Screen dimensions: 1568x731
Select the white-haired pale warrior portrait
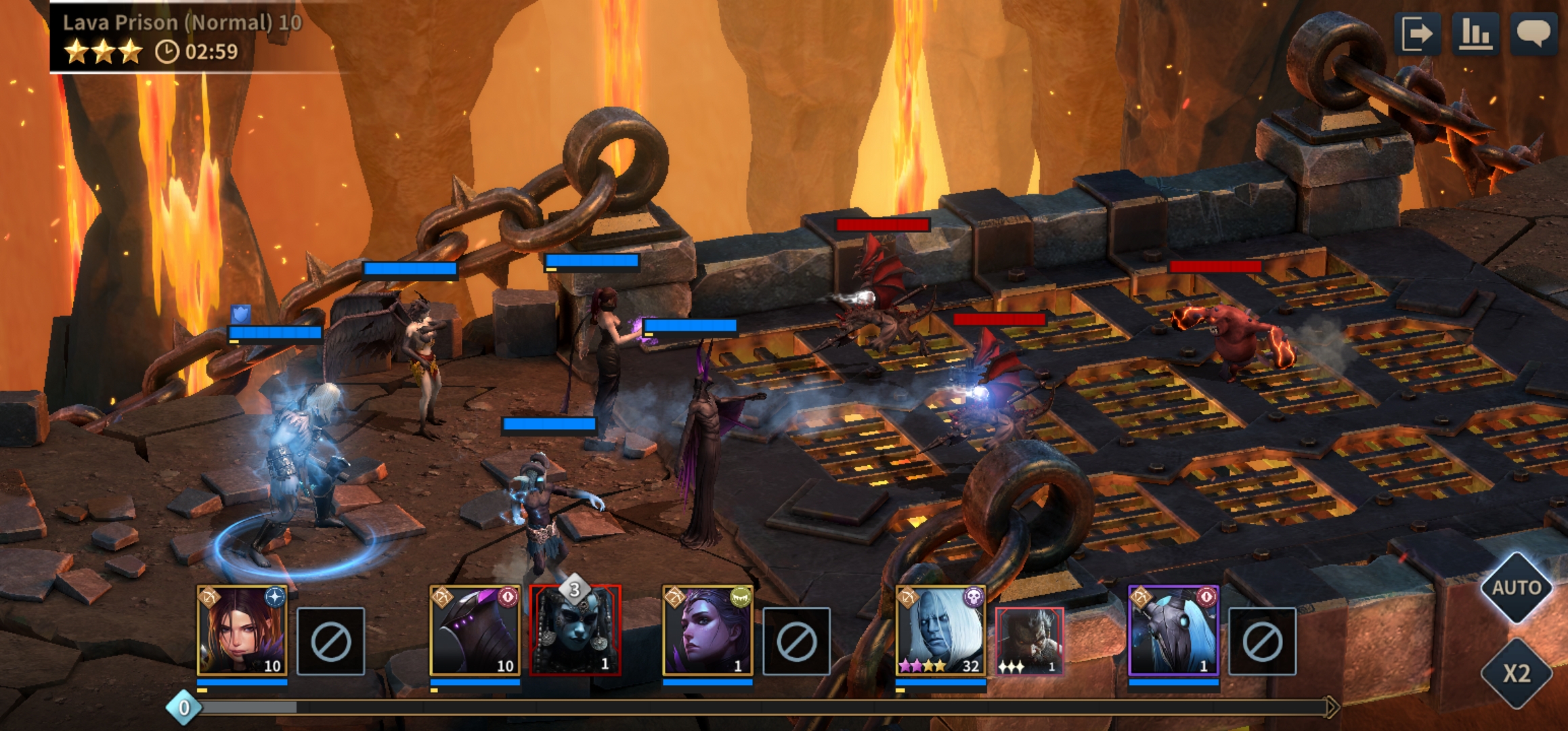(940, 631)
